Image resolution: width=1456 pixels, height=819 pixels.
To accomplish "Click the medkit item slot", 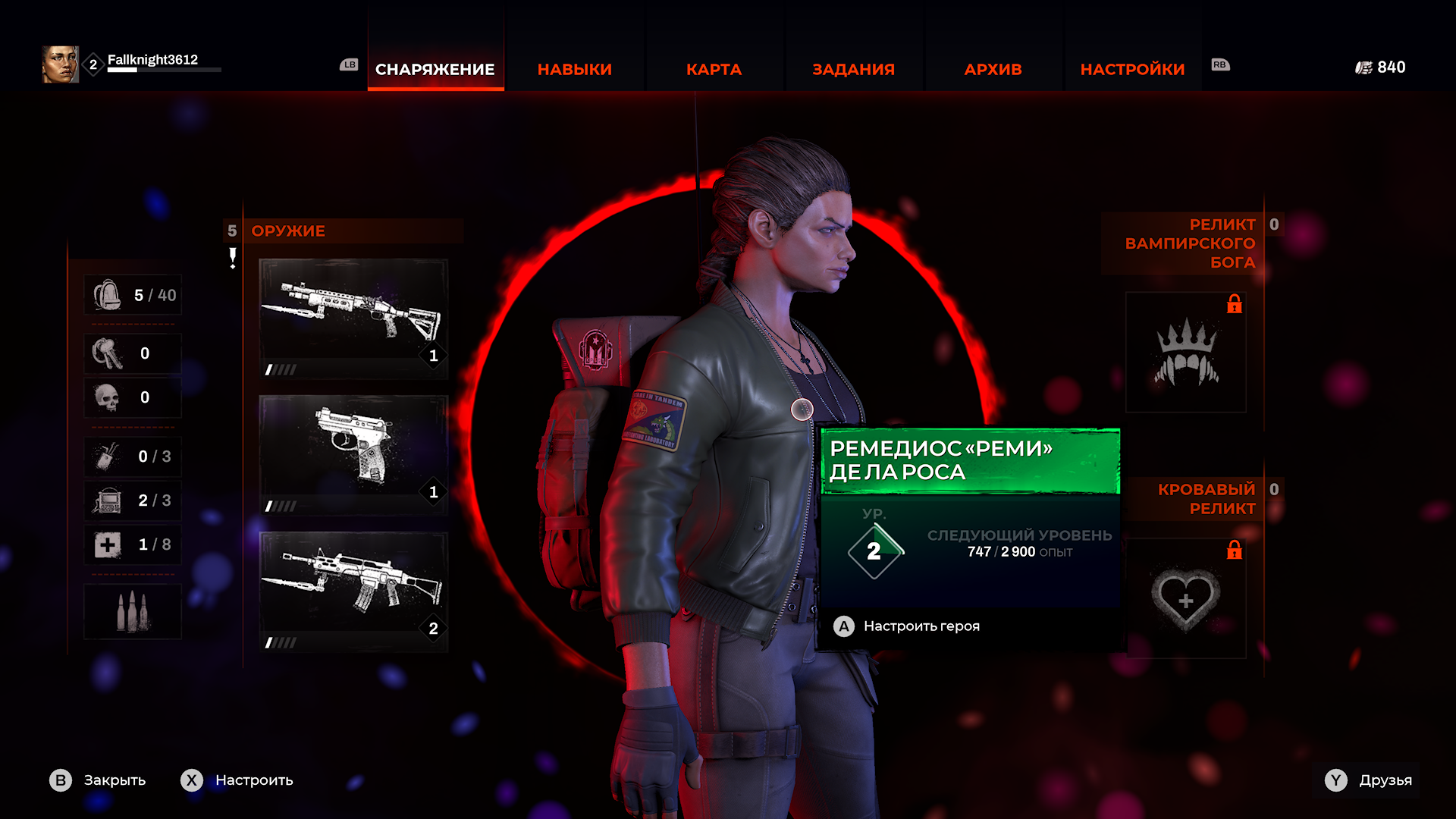I will click(108, 544).
